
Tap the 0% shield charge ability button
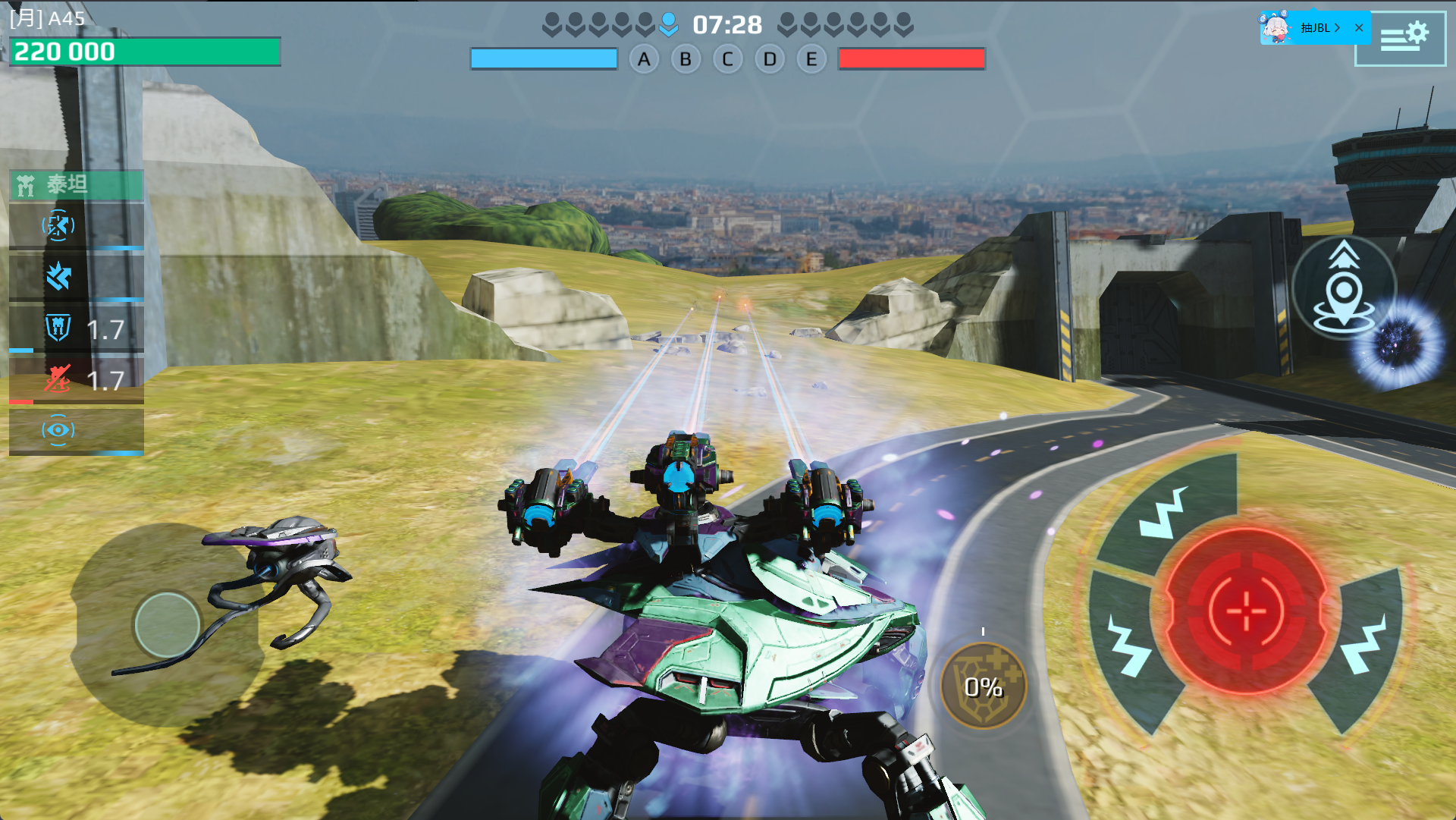tap(984, 686)
